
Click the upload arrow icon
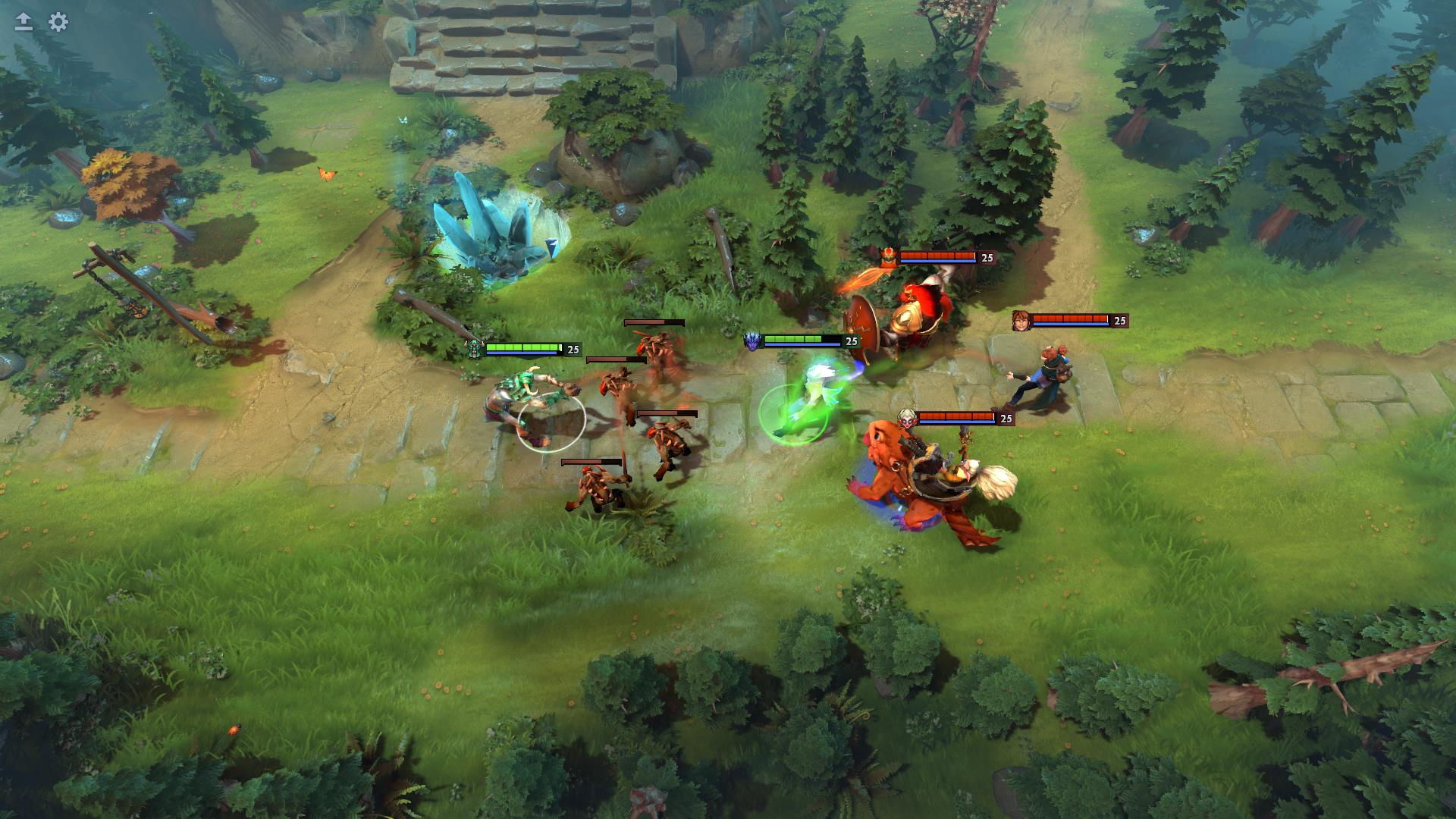tap(23, 23)
